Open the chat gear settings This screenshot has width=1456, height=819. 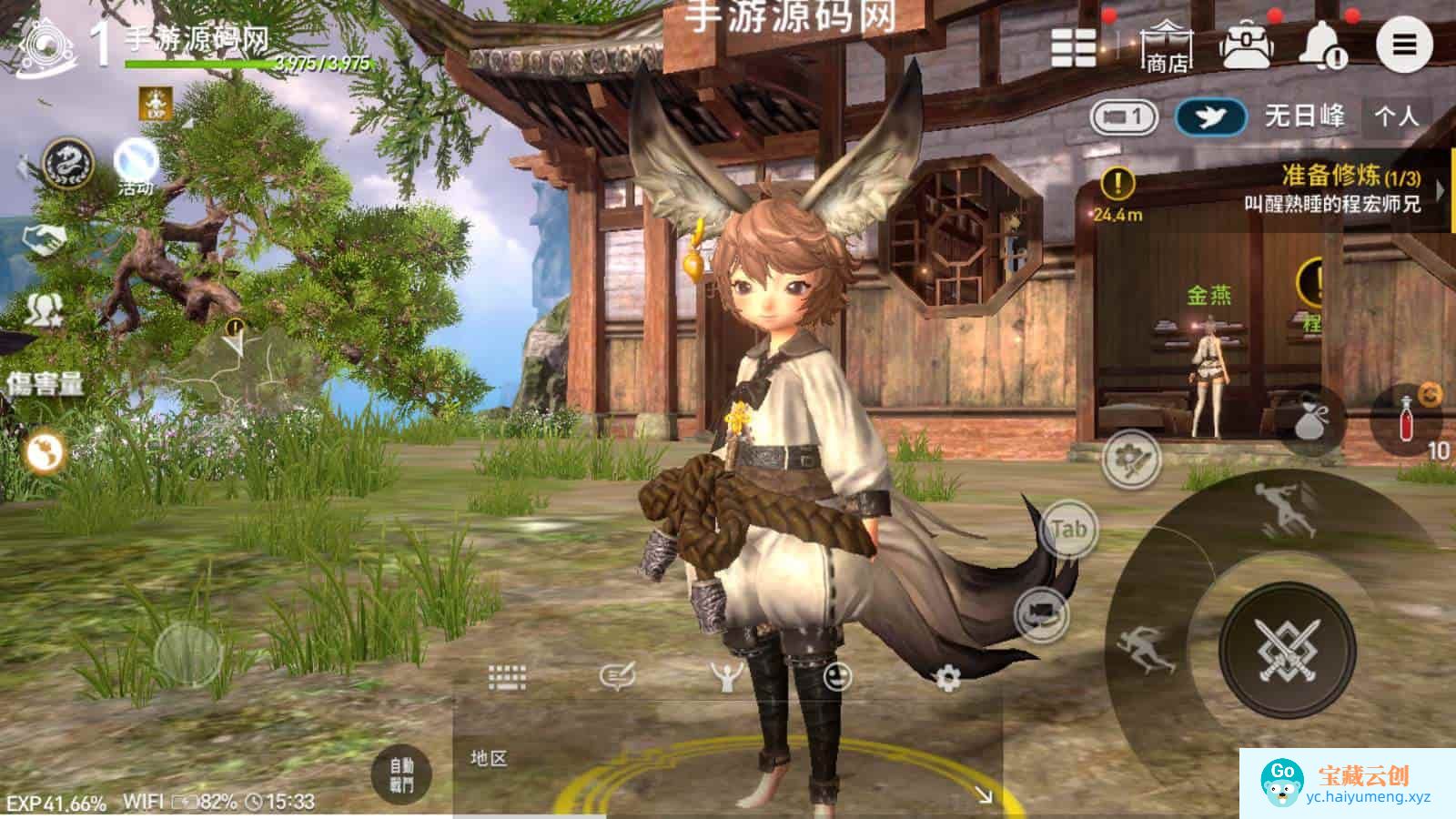947,678
